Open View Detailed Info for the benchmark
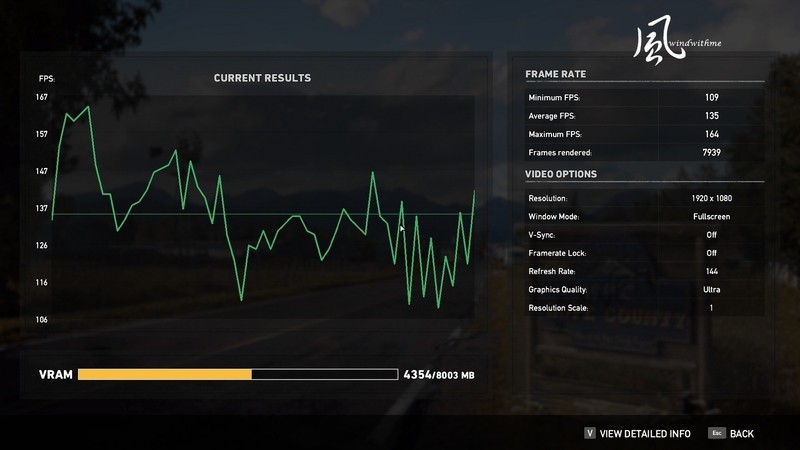 (x=644, y=434)
